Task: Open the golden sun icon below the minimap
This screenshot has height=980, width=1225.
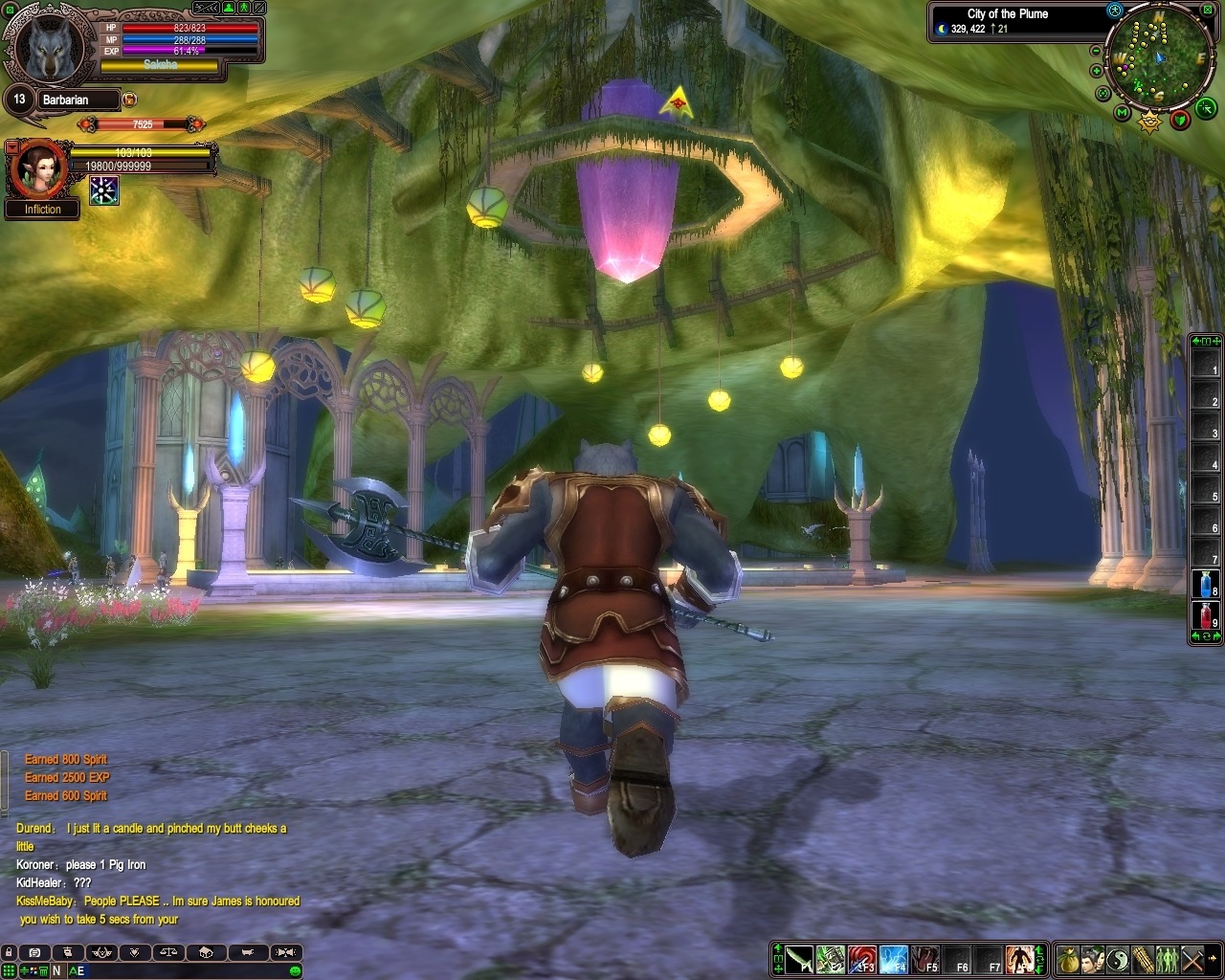Action: tap(1149, 122)
